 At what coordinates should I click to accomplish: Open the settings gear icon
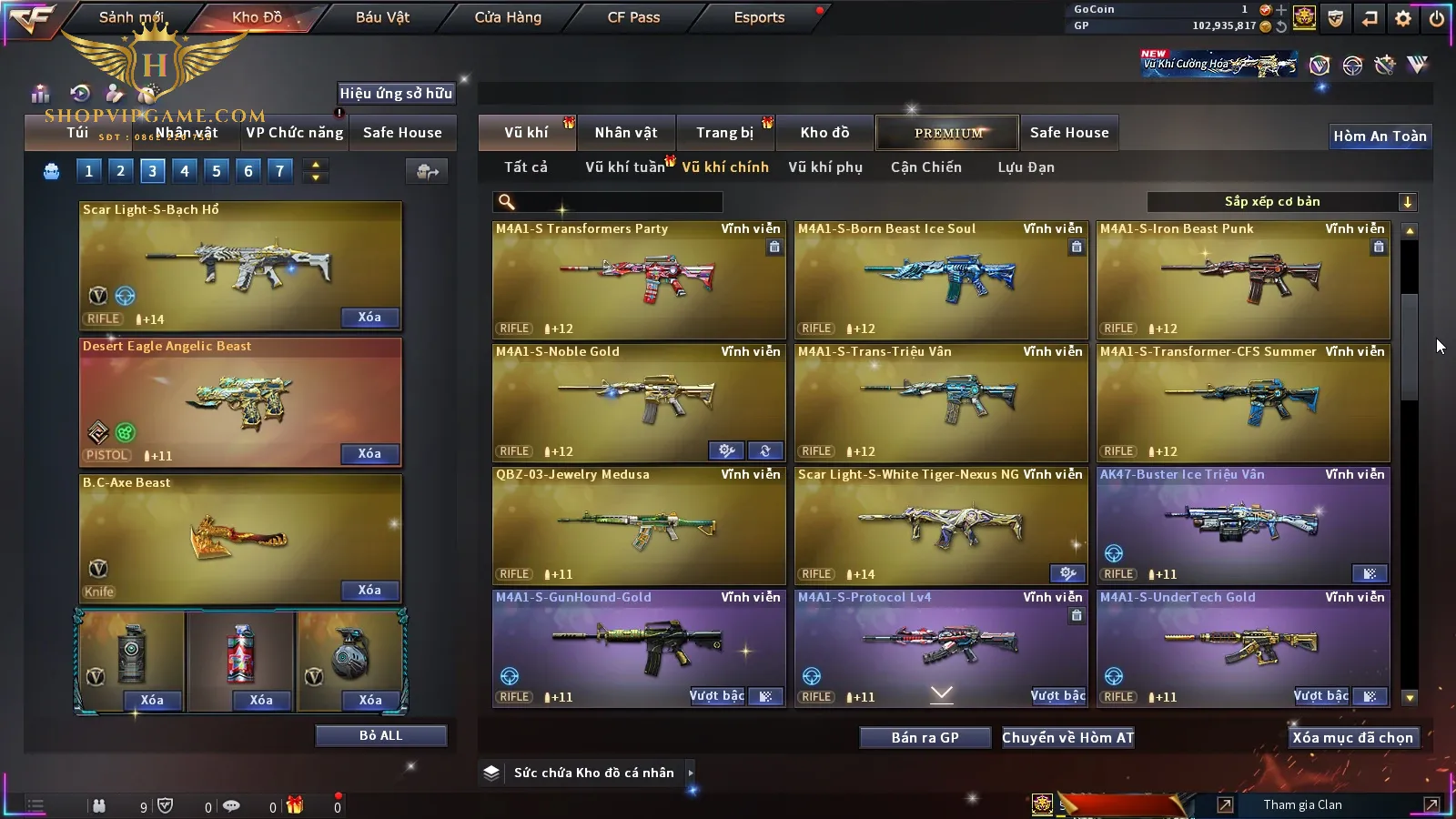(1403, 18)
